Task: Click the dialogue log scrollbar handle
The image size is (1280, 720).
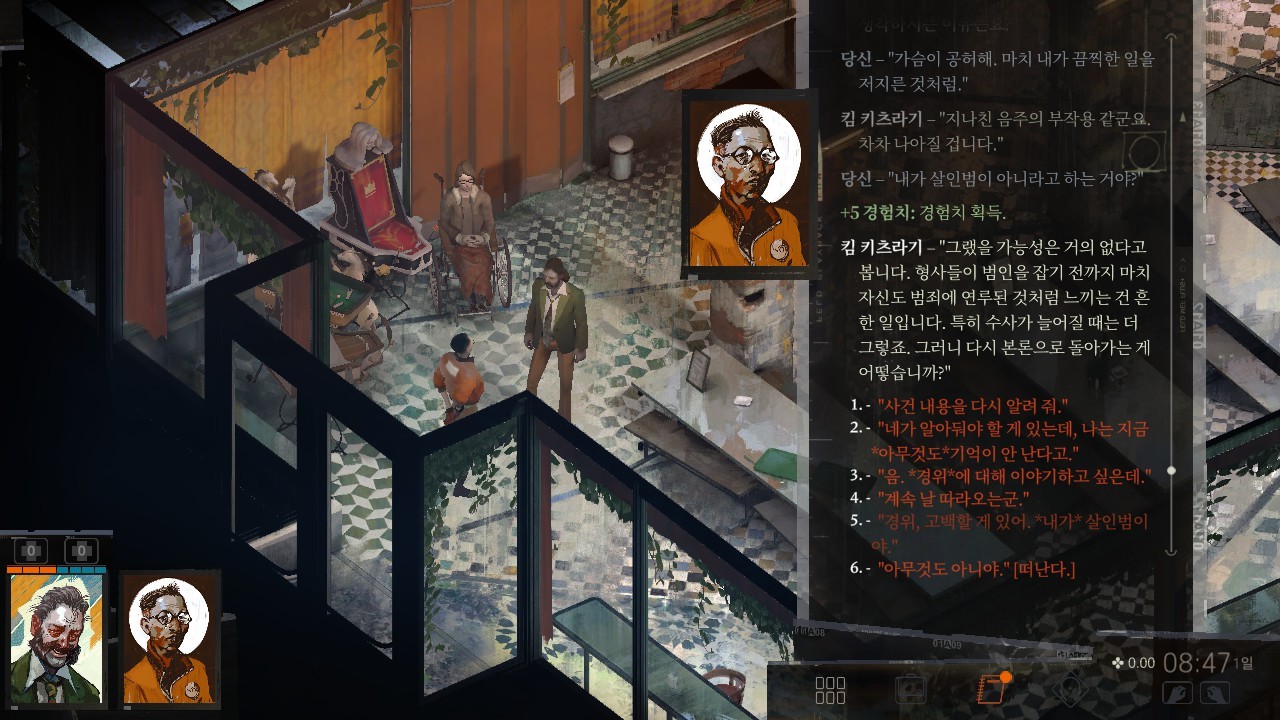Action: (1172, 470)
